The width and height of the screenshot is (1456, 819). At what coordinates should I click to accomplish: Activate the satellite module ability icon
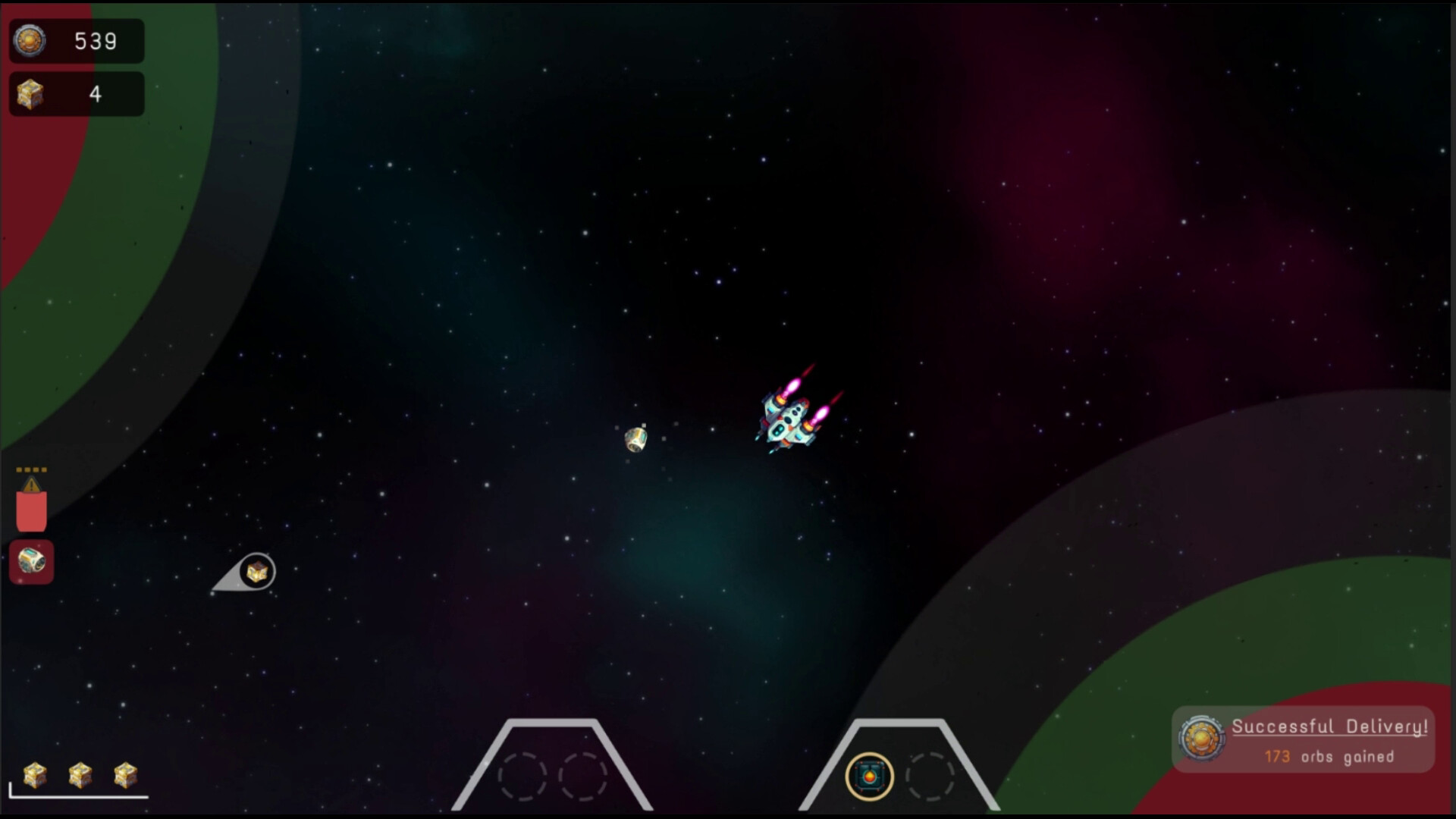[31, 563]
